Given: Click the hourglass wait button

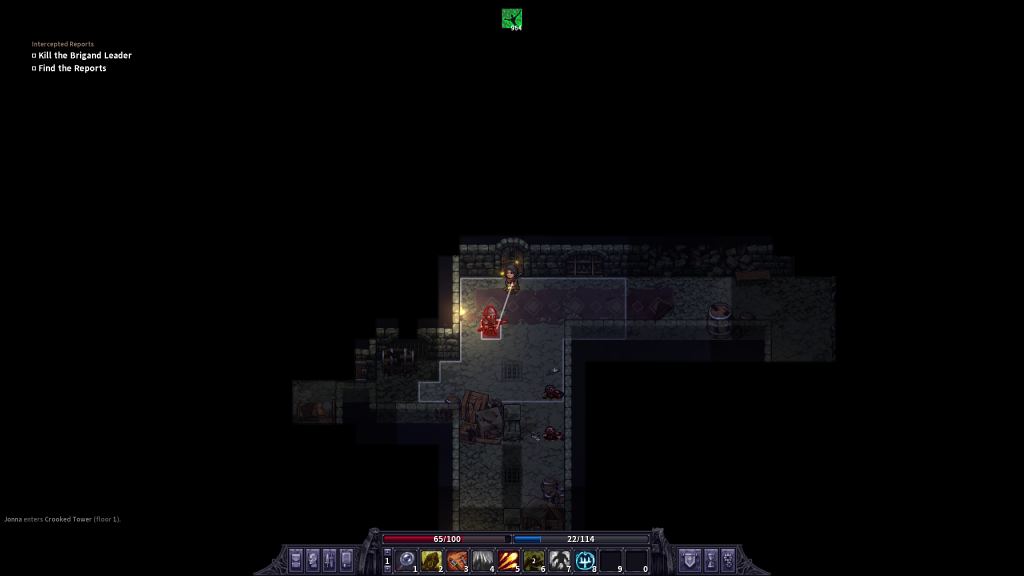Looking at the screenshot, I should coord(711,559).
